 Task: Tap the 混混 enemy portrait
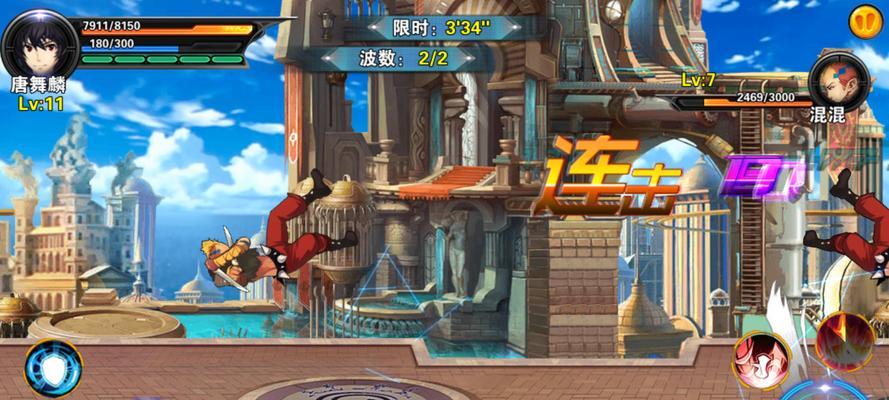click(x=838, y=76)
